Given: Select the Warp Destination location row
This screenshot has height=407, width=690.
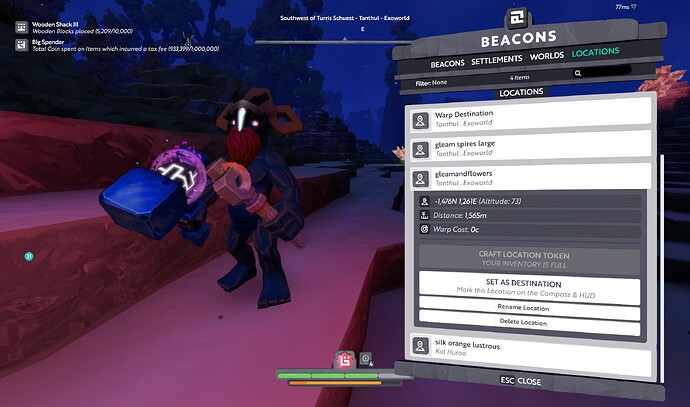Looking at the screenshot, I should pyautogui.click(x=528, y=118).
